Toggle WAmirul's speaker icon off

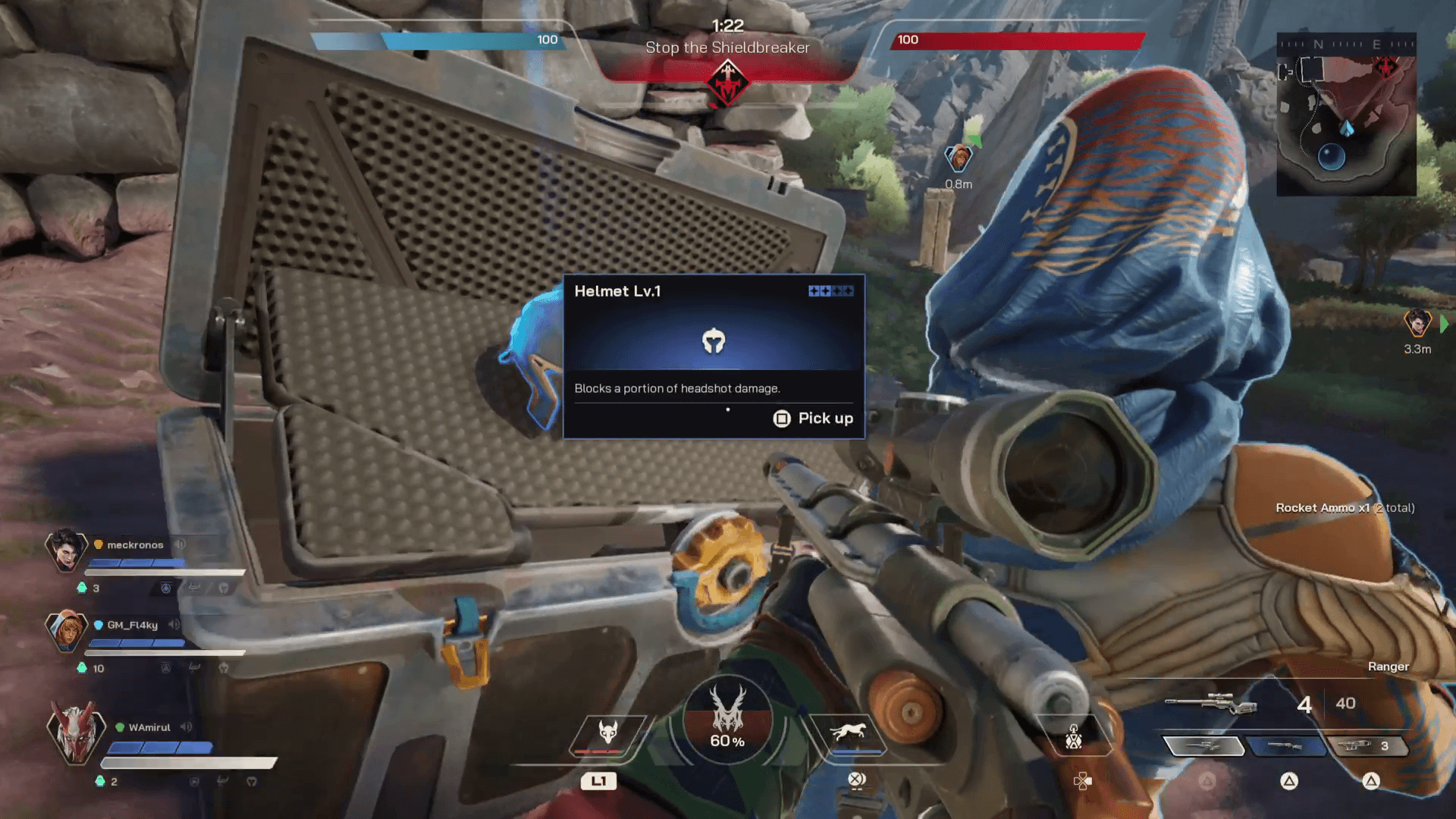point(186,726)
